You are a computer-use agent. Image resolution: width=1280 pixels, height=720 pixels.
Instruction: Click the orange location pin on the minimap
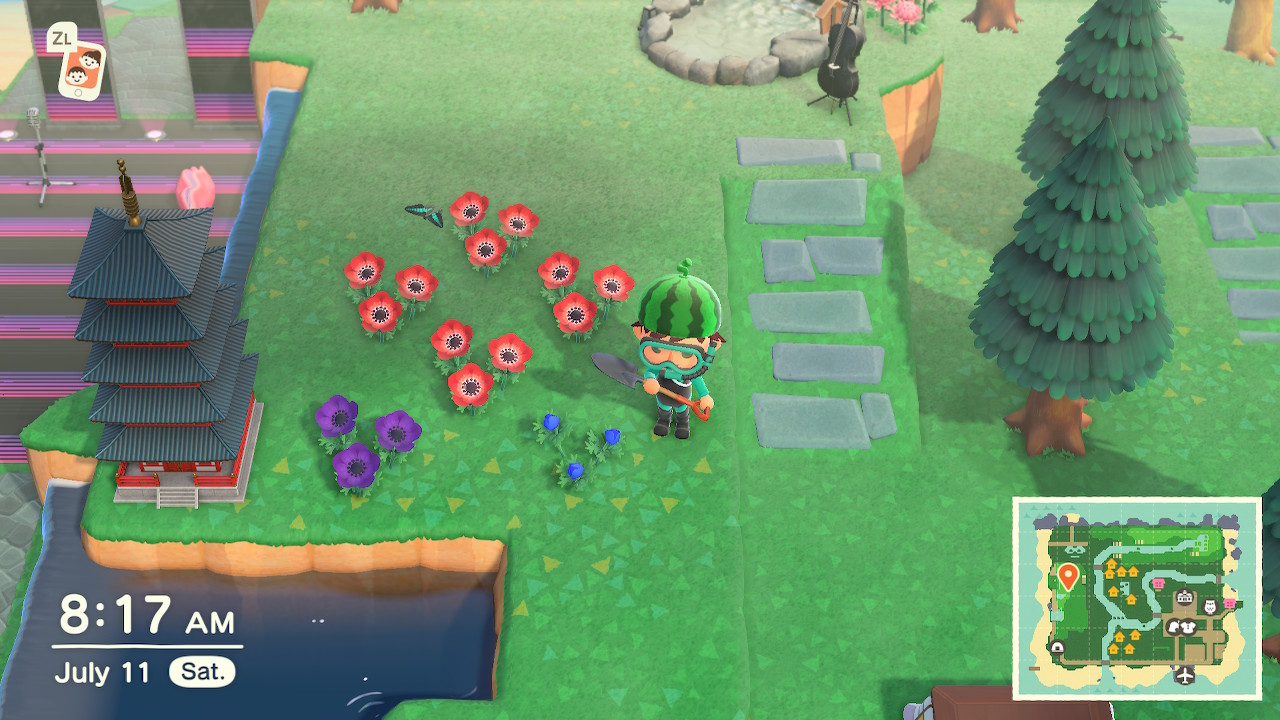1068,576
